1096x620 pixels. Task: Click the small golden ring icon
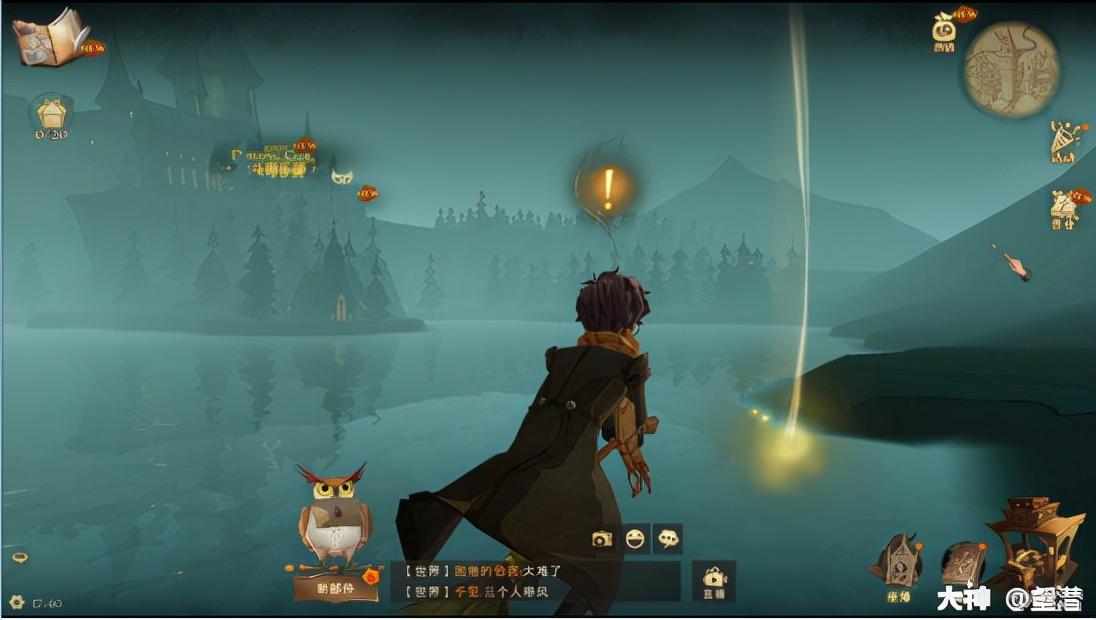coord(20,557)
